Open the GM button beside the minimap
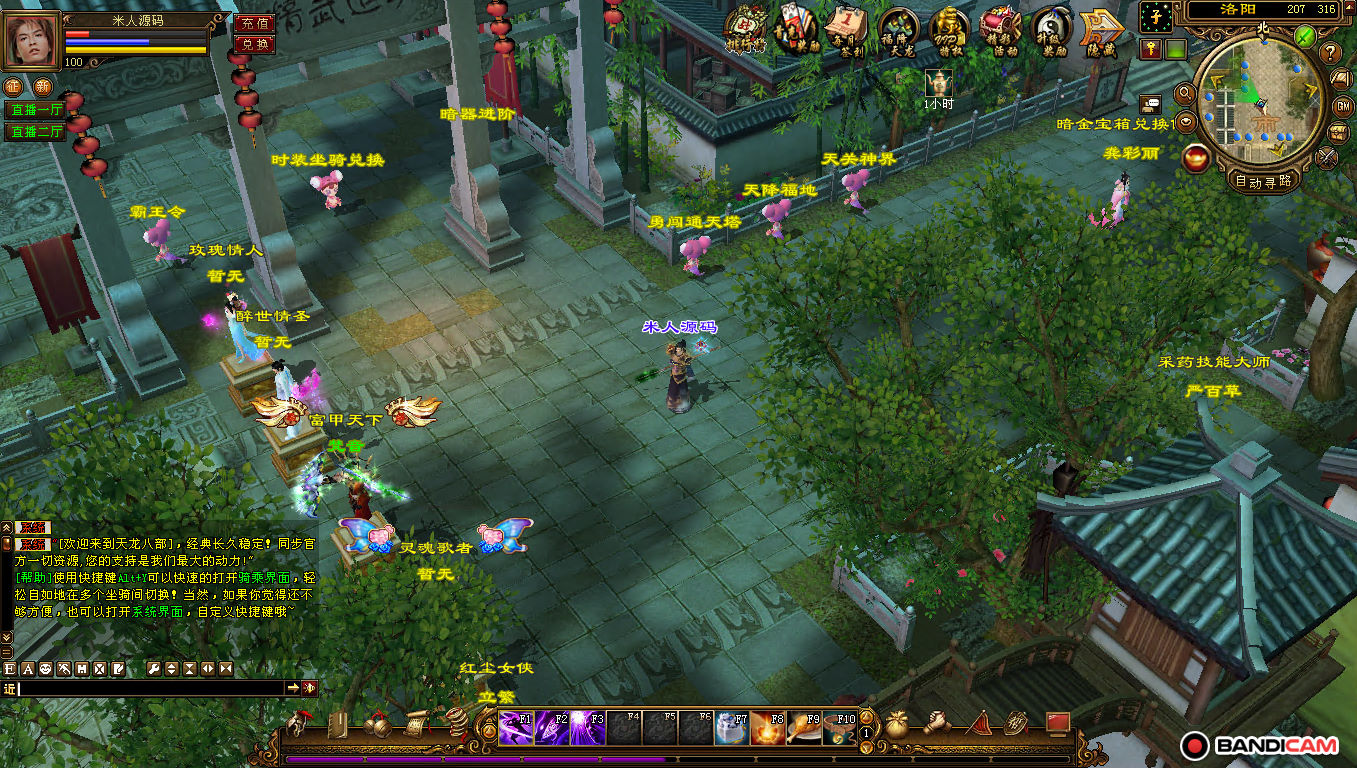This screenshot has width=1357, height=768. click(1344, 106)
